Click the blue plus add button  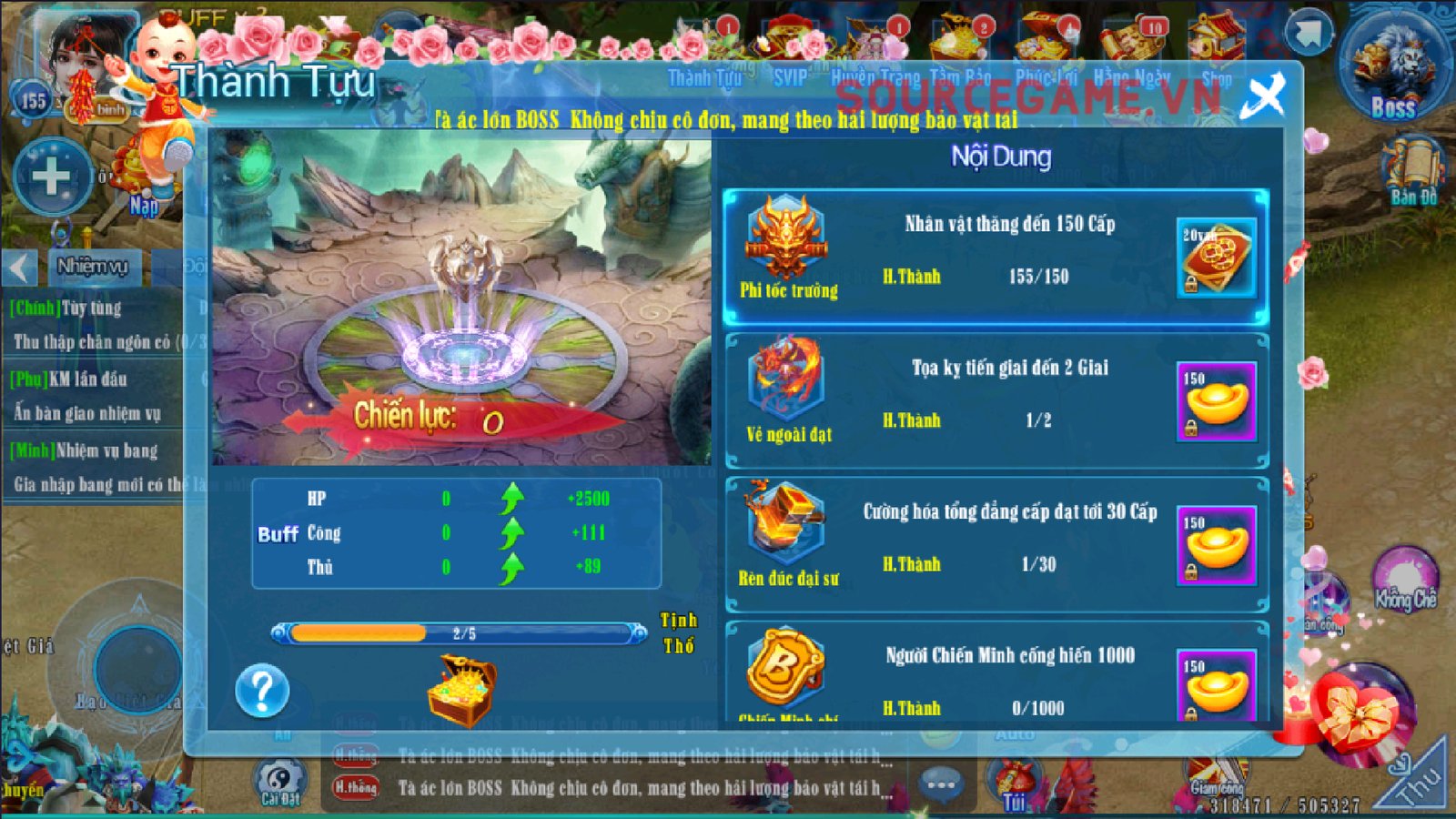pos(52,177)
